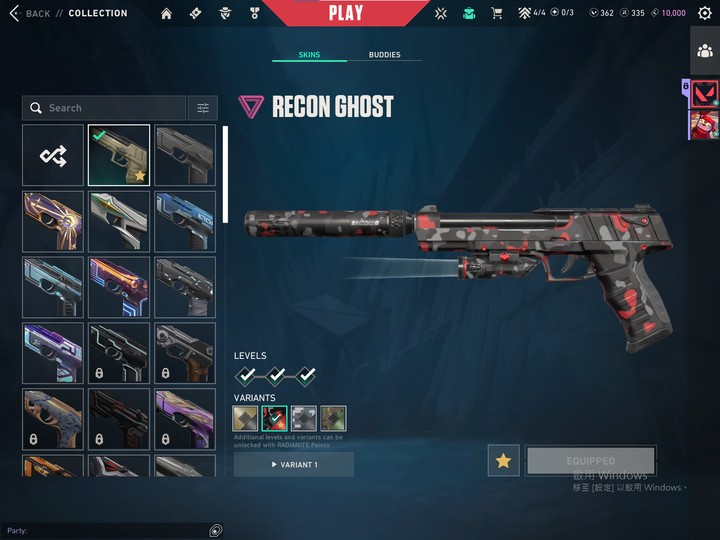
Task: Click the Equipped button
Action: (x=590, y=460)
